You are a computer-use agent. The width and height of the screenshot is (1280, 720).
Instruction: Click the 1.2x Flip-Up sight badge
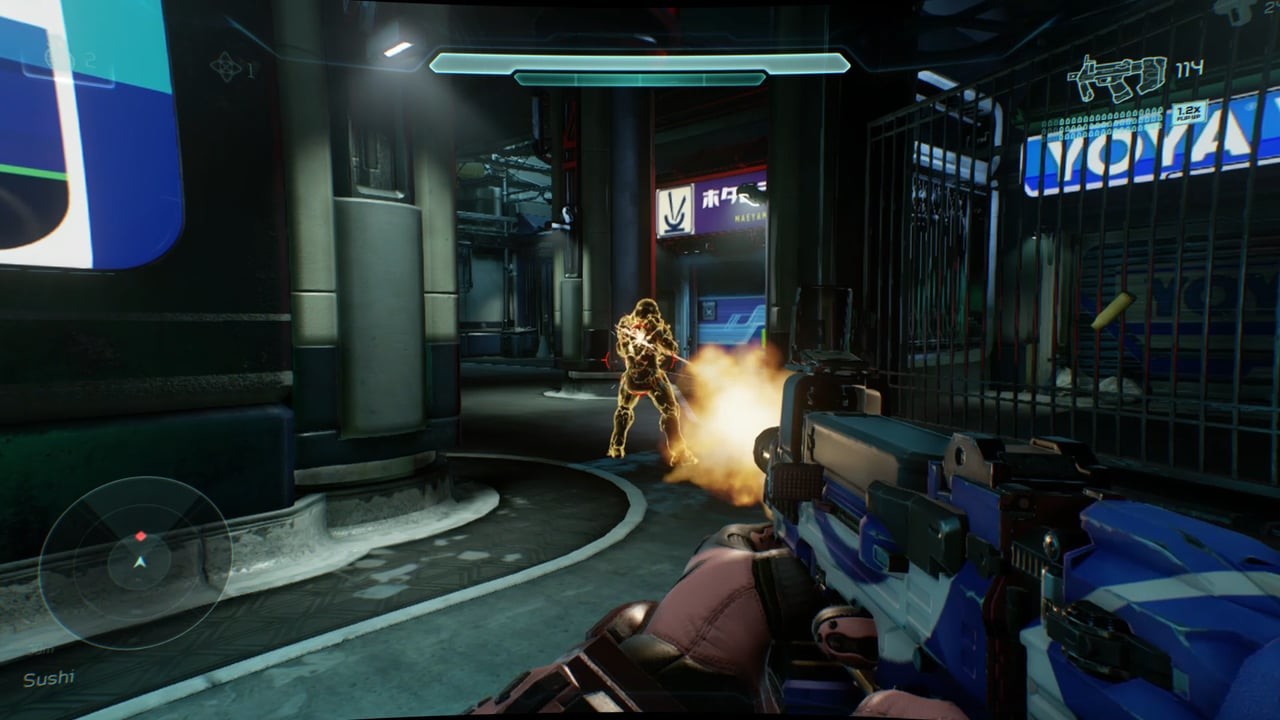[1189, 111]
